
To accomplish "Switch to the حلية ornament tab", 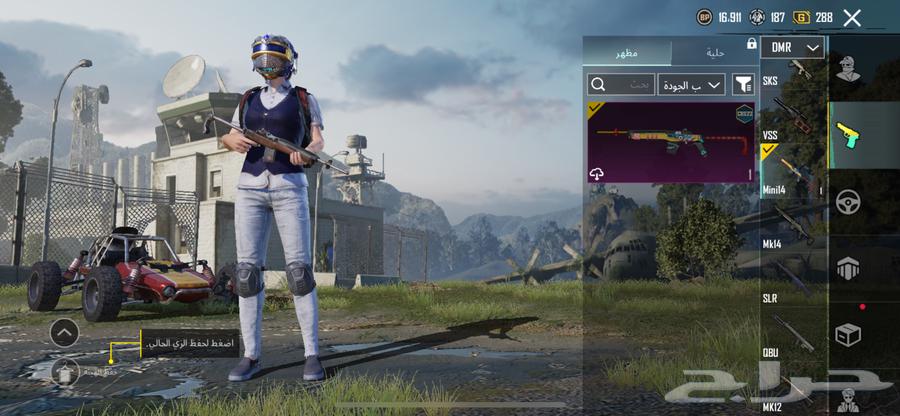I will 713,52.
